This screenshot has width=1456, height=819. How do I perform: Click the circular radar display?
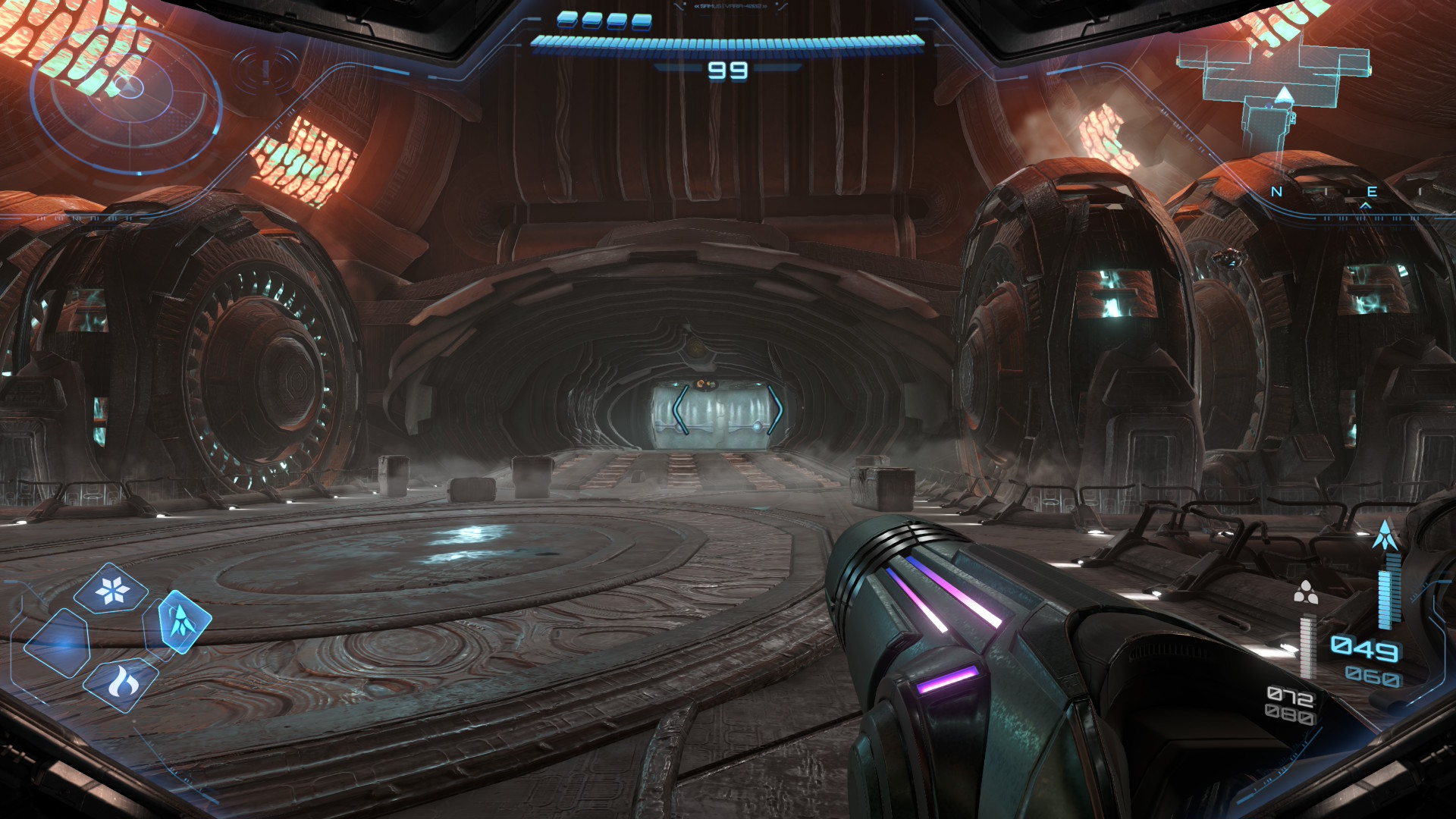coord(127,99)
